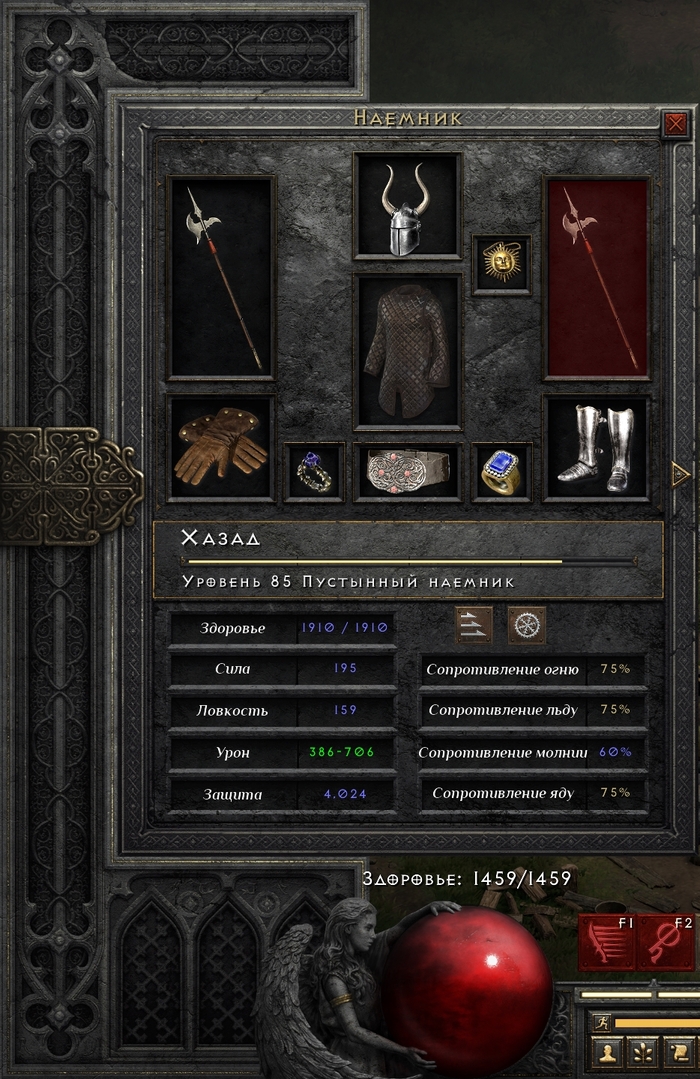Activate the F1 sword skill

coord(607,942)
